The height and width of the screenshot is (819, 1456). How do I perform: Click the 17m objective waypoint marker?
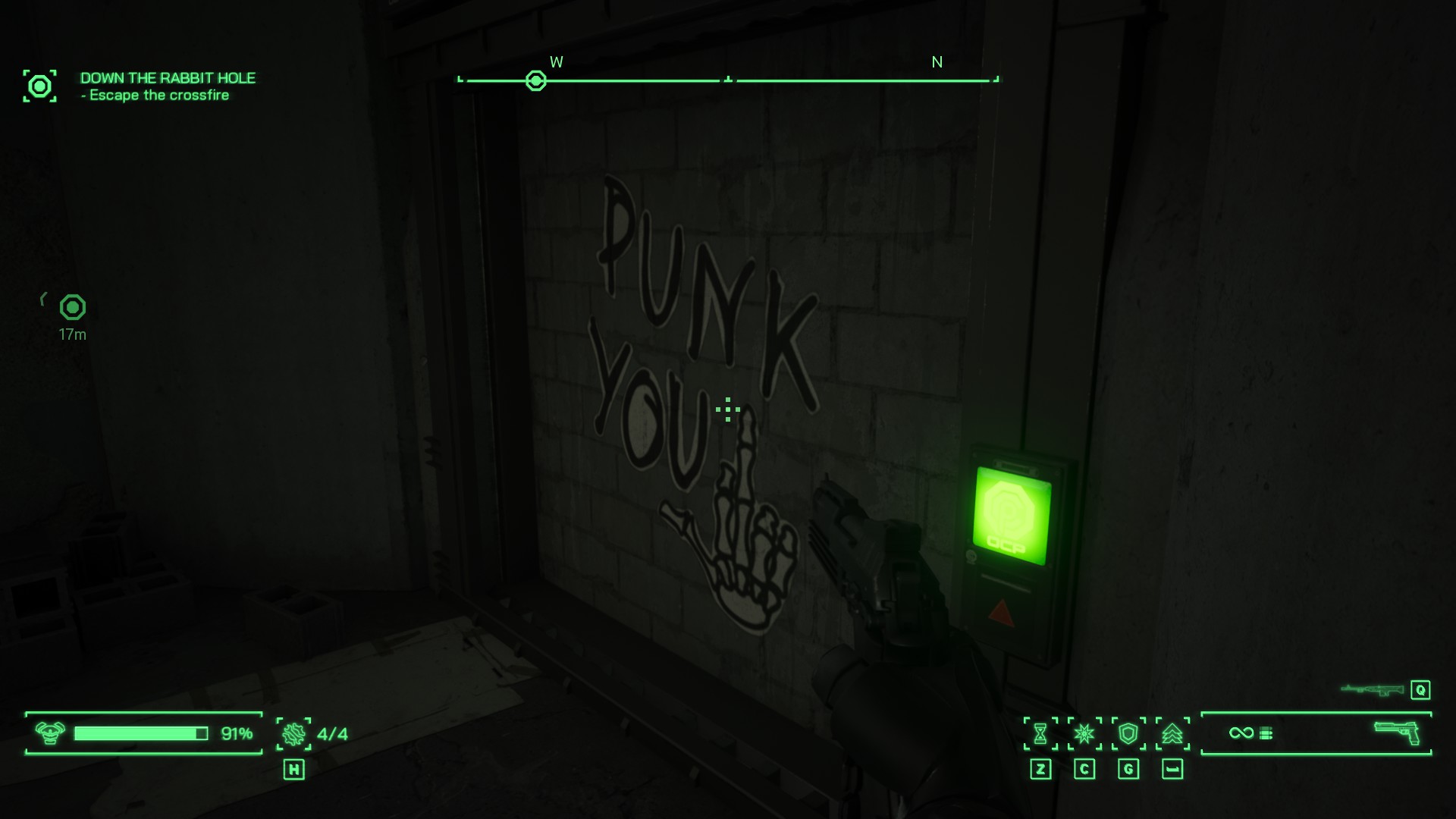pos(73,307)
